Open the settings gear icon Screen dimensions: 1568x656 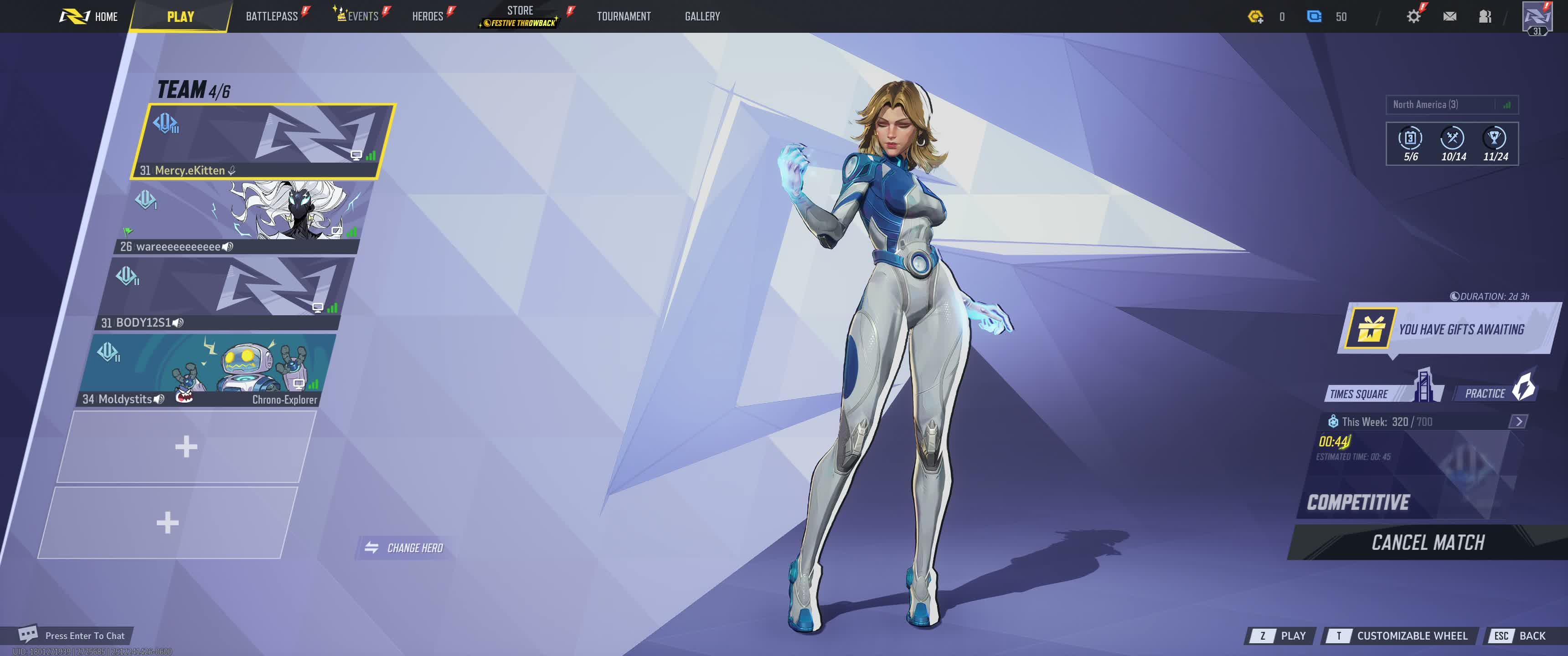[1413, 16]
